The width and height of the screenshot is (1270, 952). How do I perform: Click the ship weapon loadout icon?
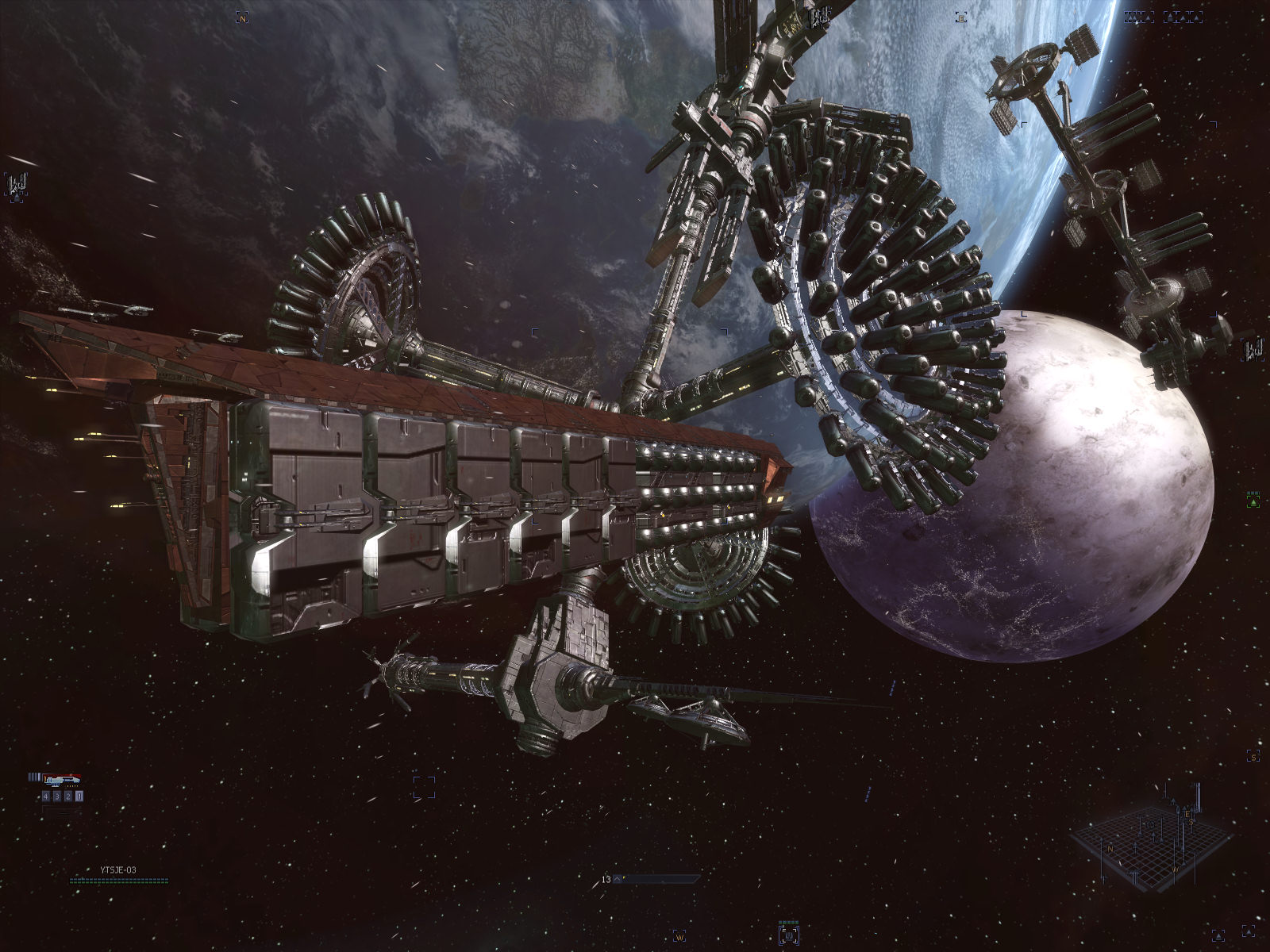tap(61, 779)
